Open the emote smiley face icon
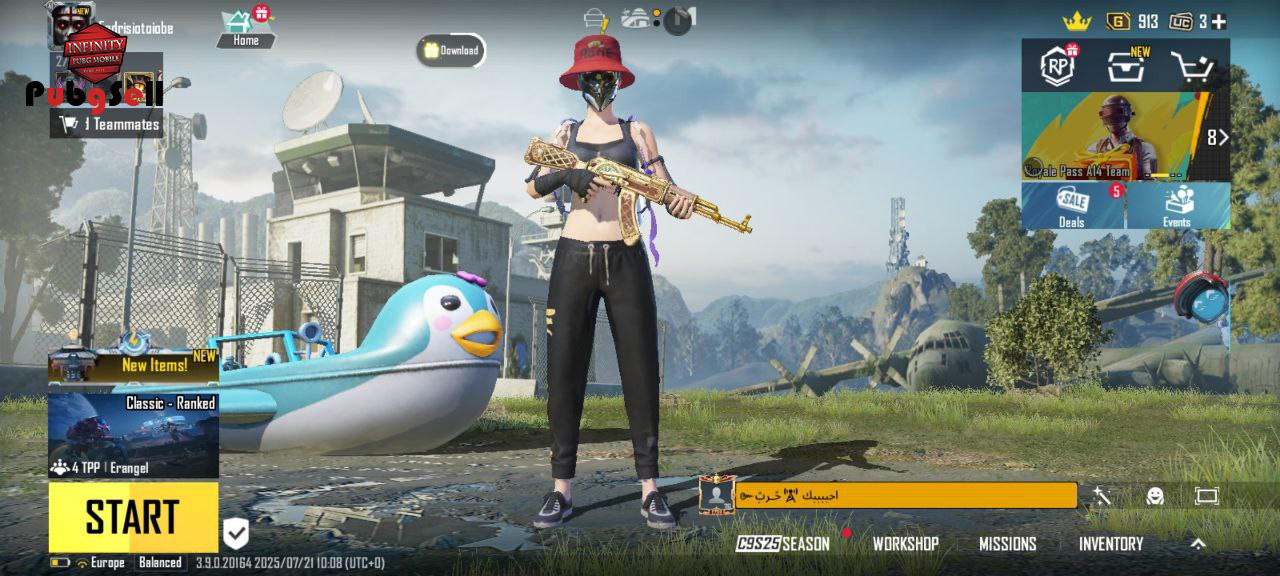Viewport: 1280px width, 576px height. pyautogui.click(x=1155, y=496)
